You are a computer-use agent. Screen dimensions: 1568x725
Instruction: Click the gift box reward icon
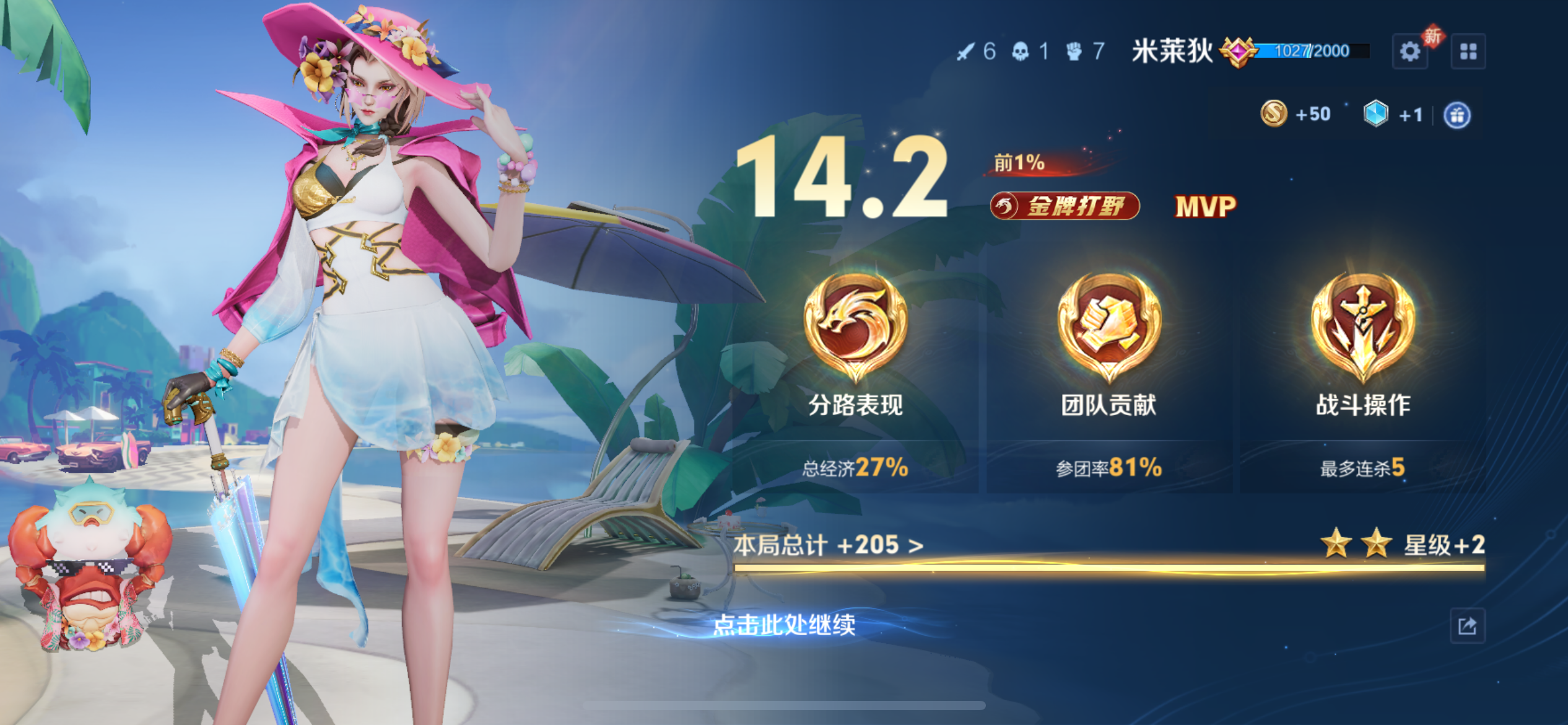pos(1457,115)
